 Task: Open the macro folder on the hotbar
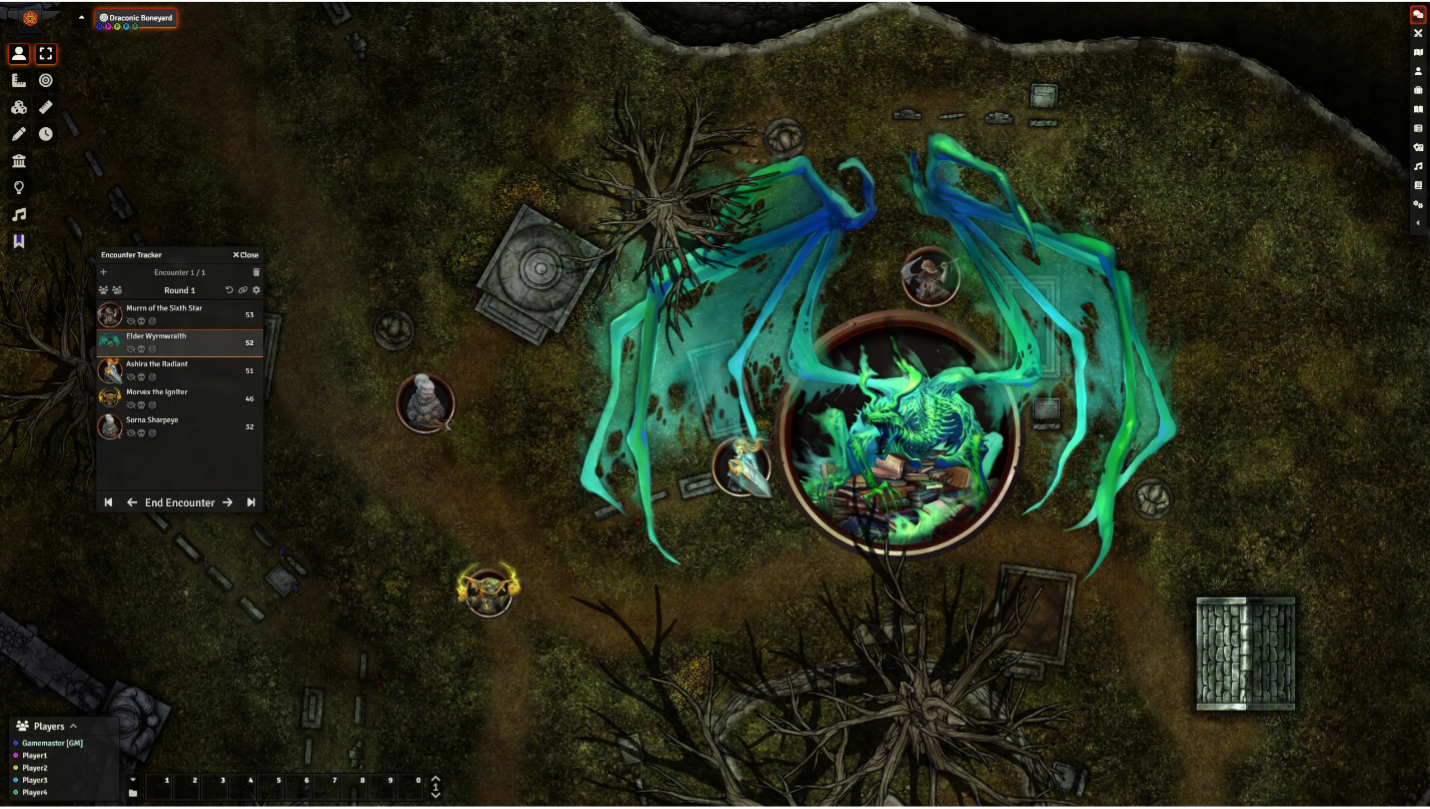(133, 793)
